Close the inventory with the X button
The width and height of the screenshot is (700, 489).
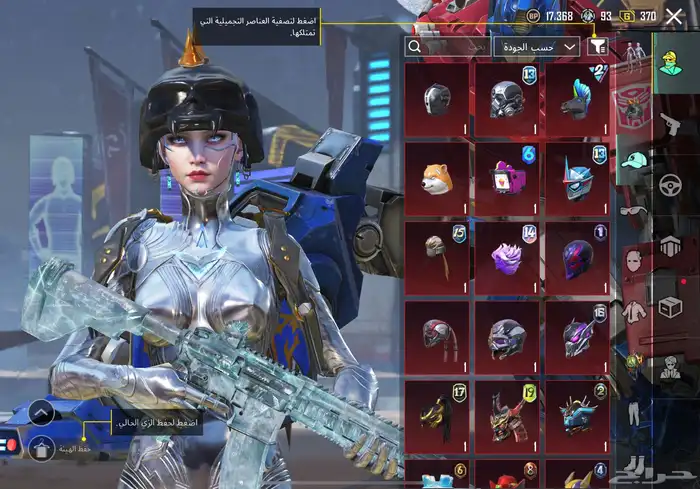[x=674, y=16]
